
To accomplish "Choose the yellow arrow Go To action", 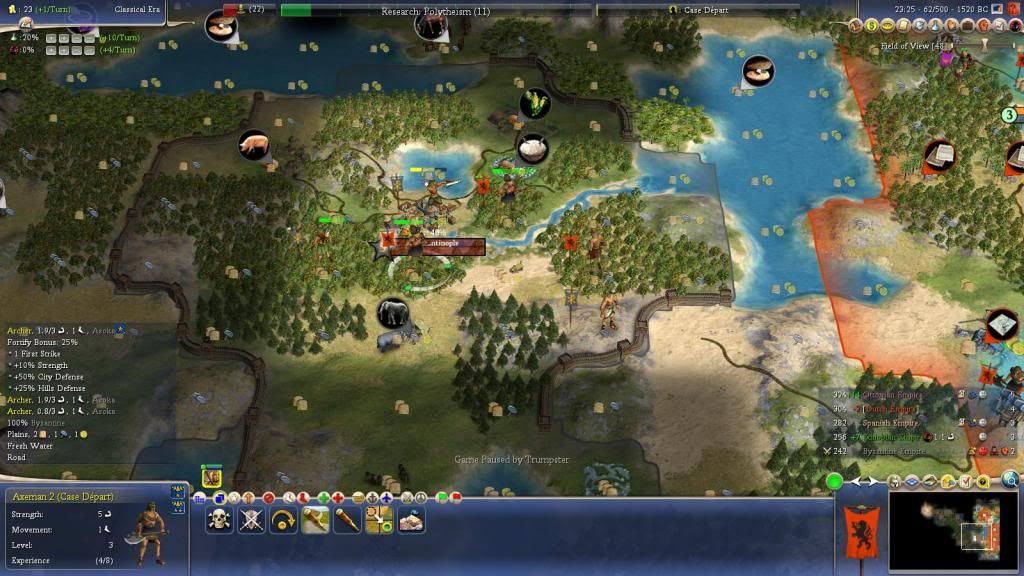I will pyautogui.click(x=283, y=520).
